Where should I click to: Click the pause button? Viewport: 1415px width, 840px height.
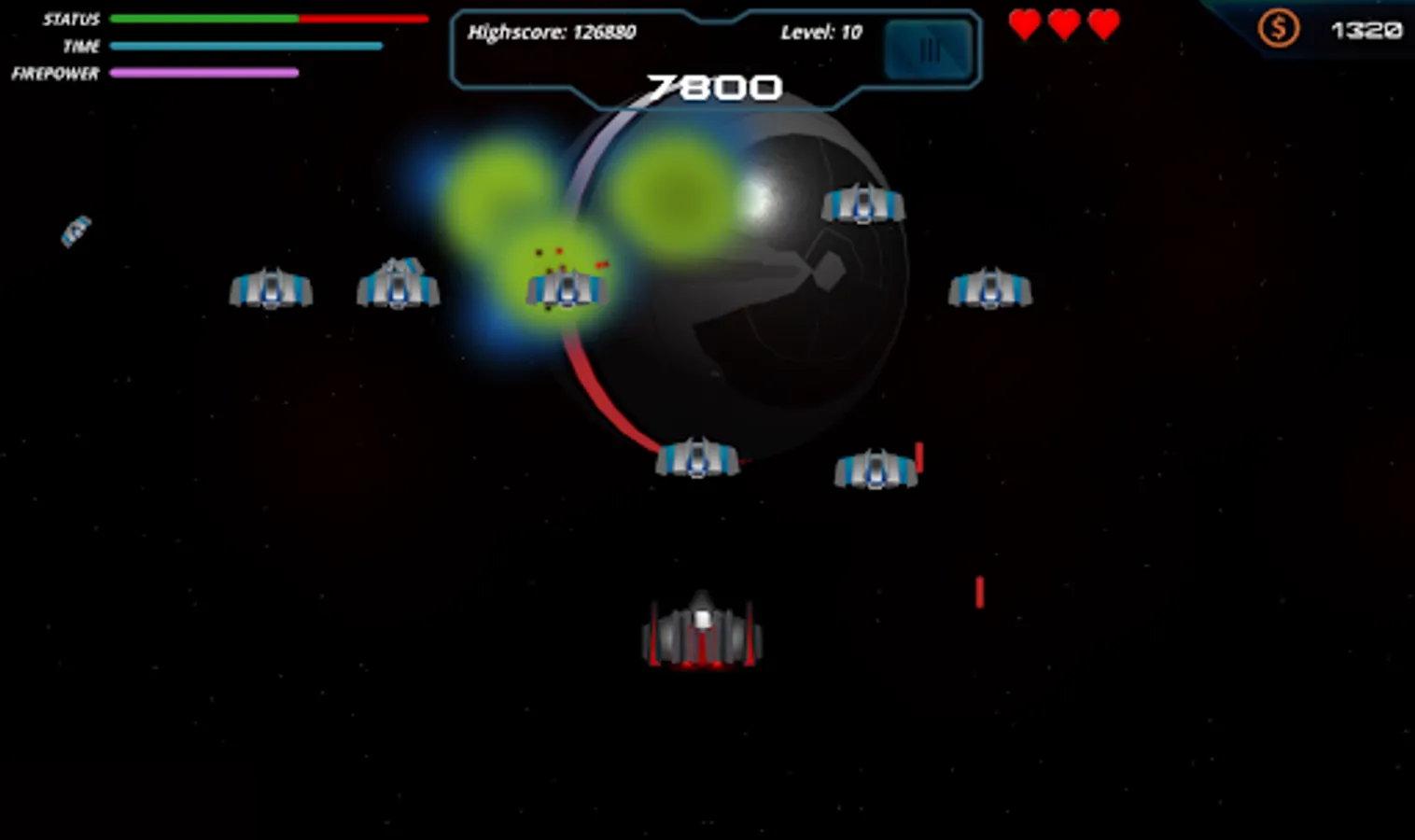click(x=928, y=49)
